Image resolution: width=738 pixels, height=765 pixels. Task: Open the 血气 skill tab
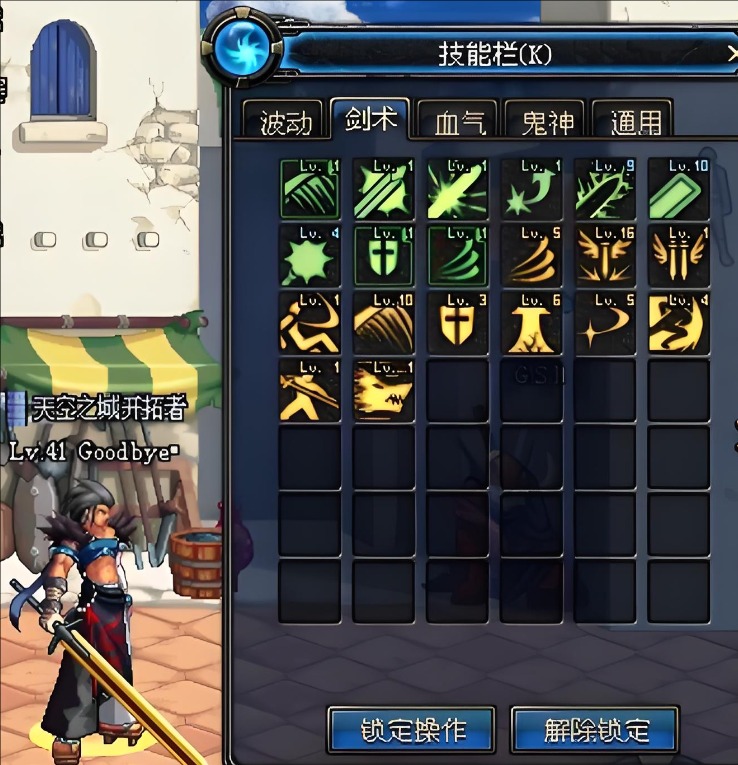coord(459,121)
